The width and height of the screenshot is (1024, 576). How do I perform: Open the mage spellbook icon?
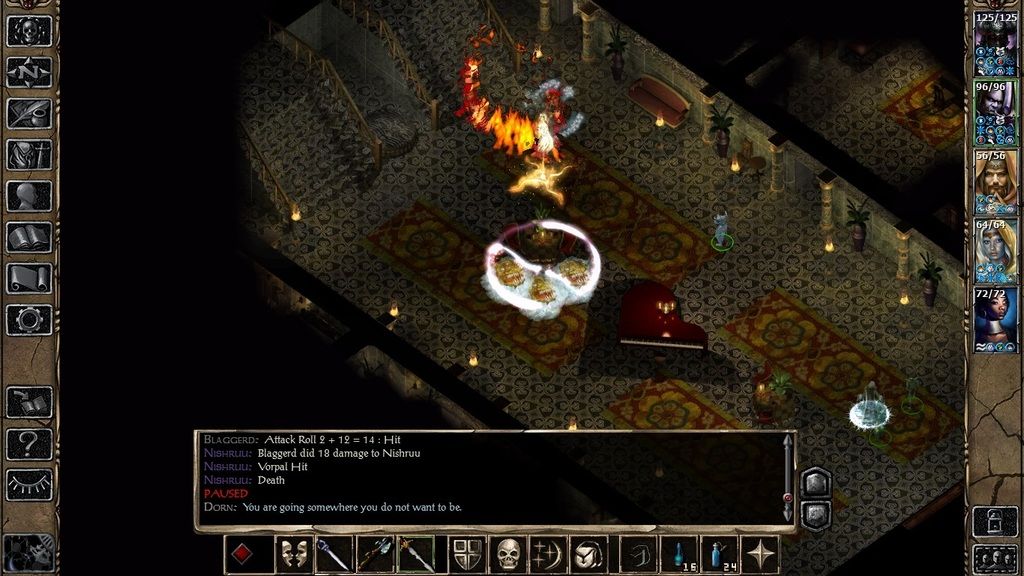click(x=29, y=238)
